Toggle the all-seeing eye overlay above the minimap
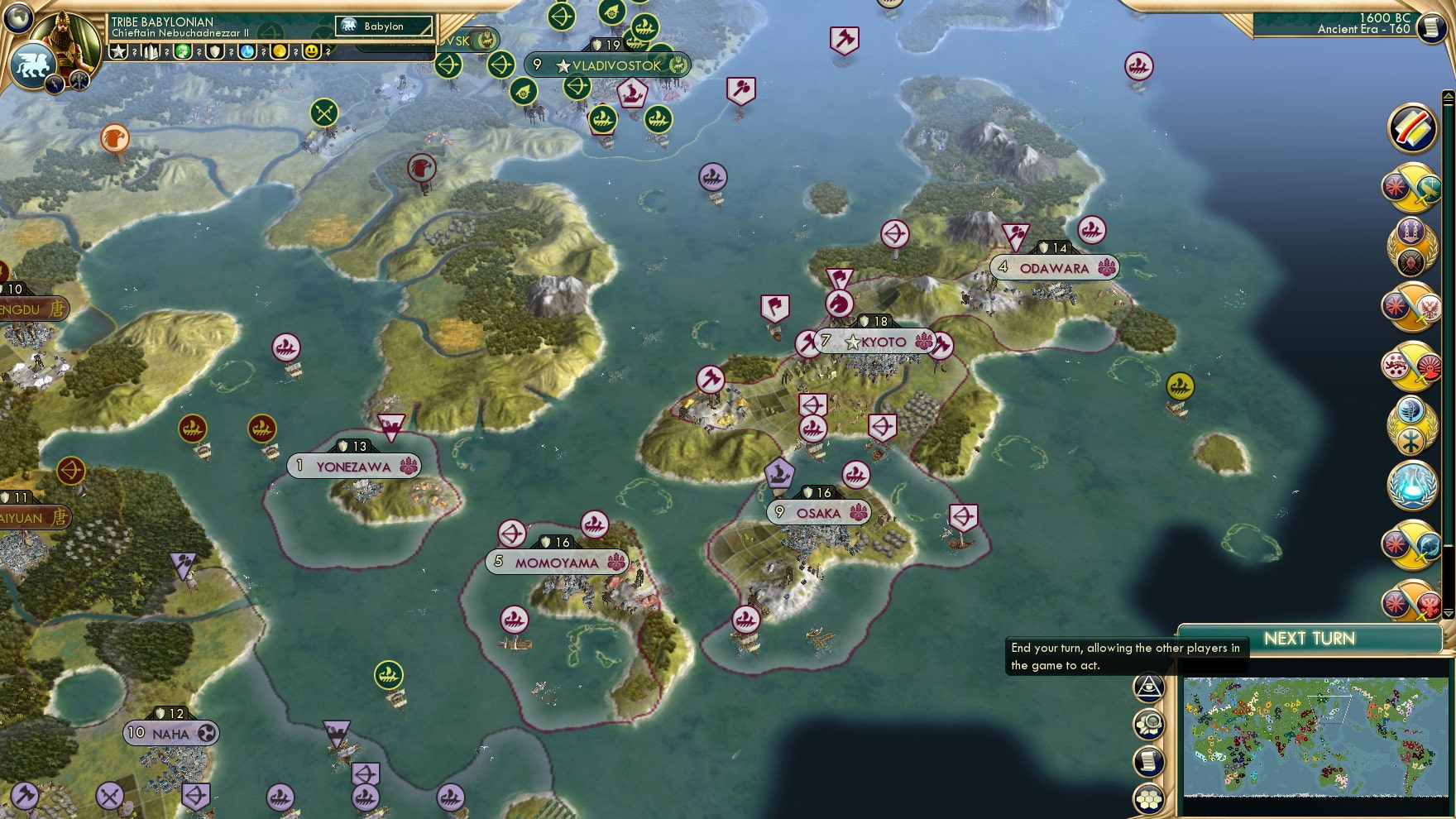Screen dimensions: 1456x819 1149,687
